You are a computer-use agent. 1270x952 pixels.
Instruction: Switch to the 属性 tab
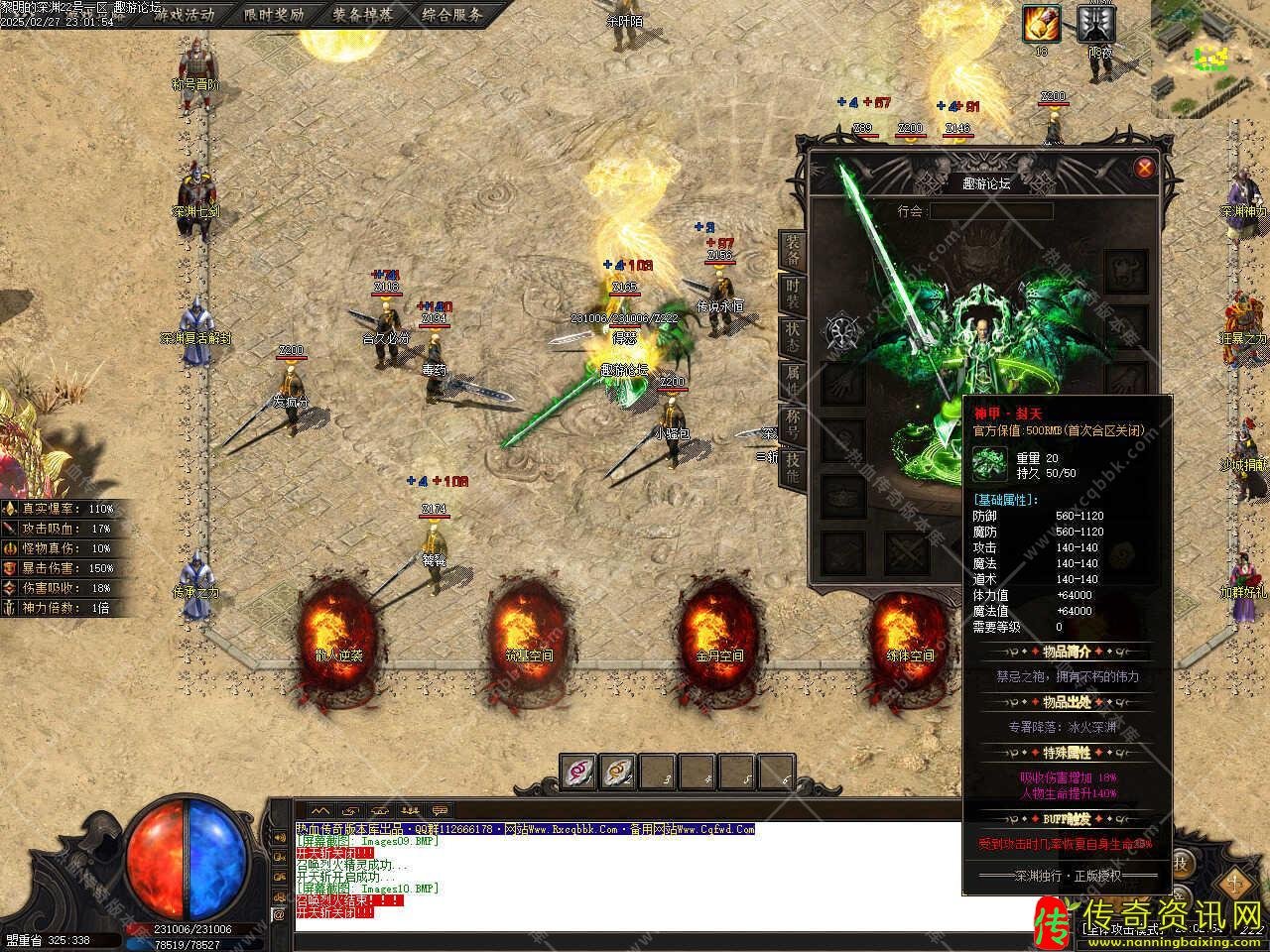coord(793,379)
